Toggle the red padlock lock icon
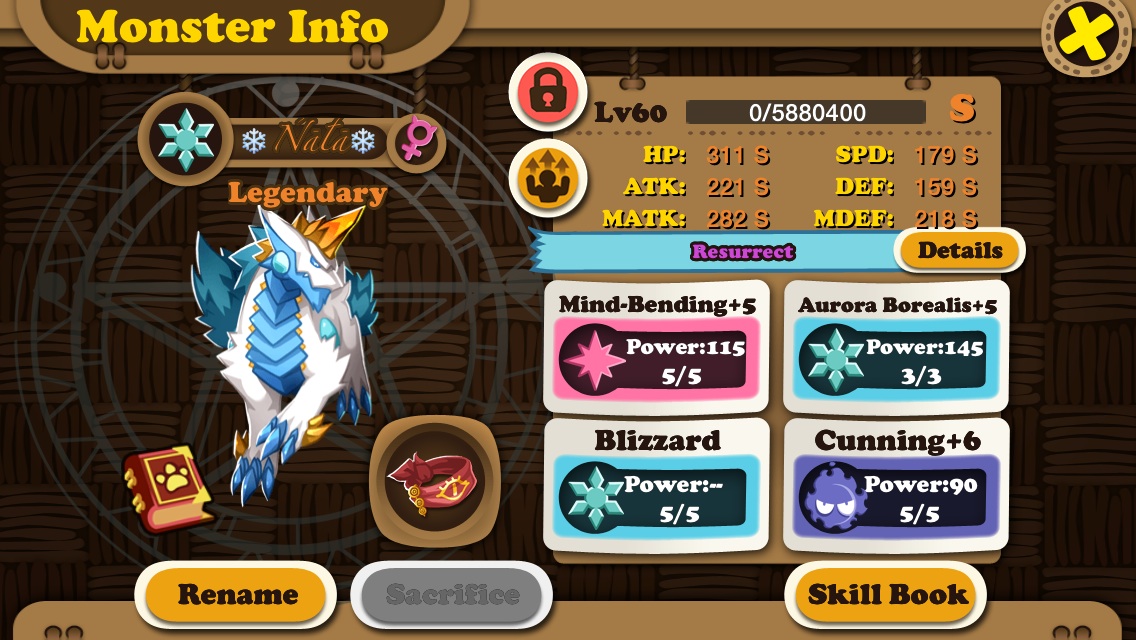The image size is (1136, 640). [x=547, y=92]
